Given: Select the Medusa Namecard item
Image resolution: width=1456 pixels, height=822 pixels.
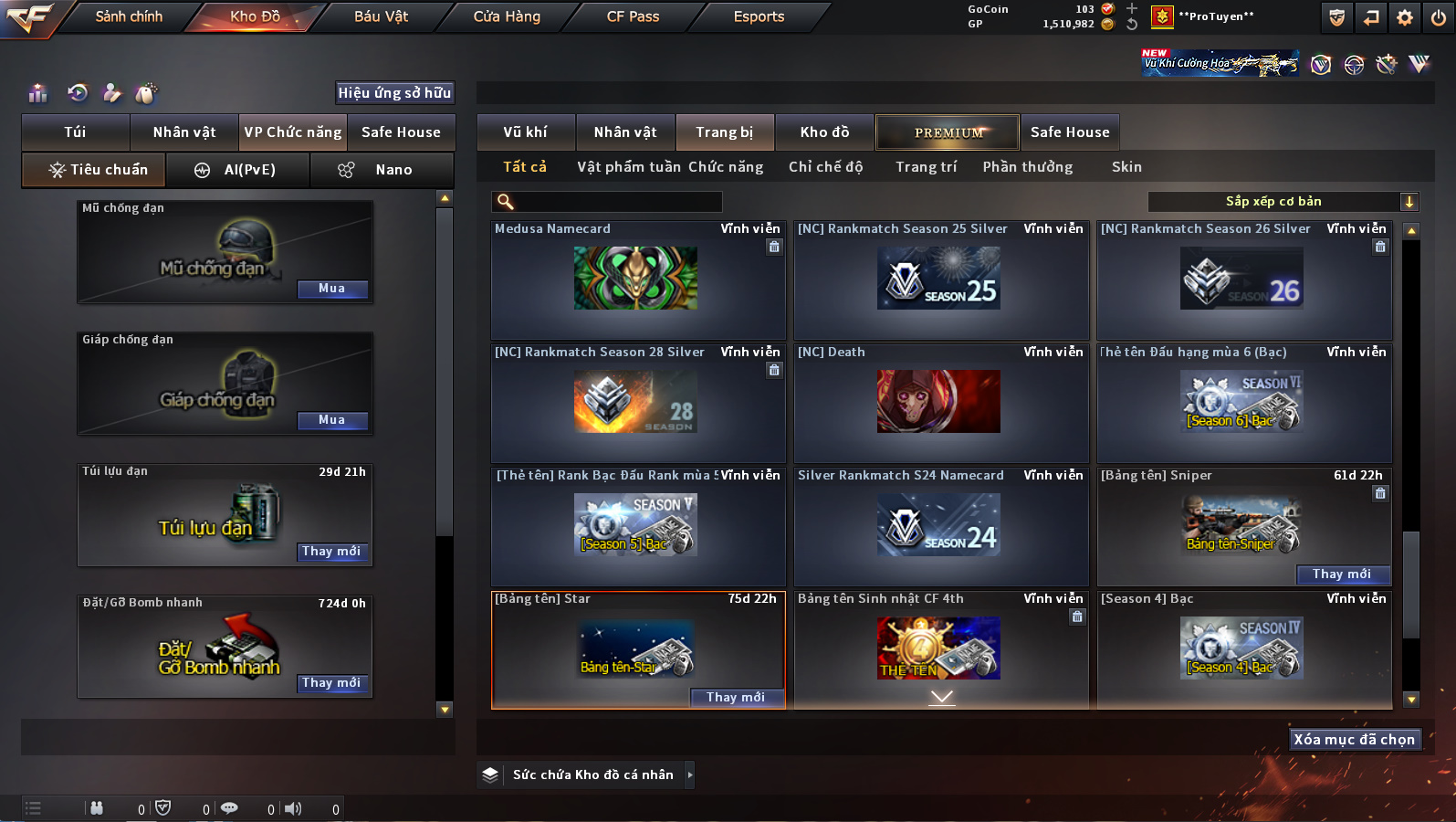Looking at the screenshot, I should click(x=636, y=279).
